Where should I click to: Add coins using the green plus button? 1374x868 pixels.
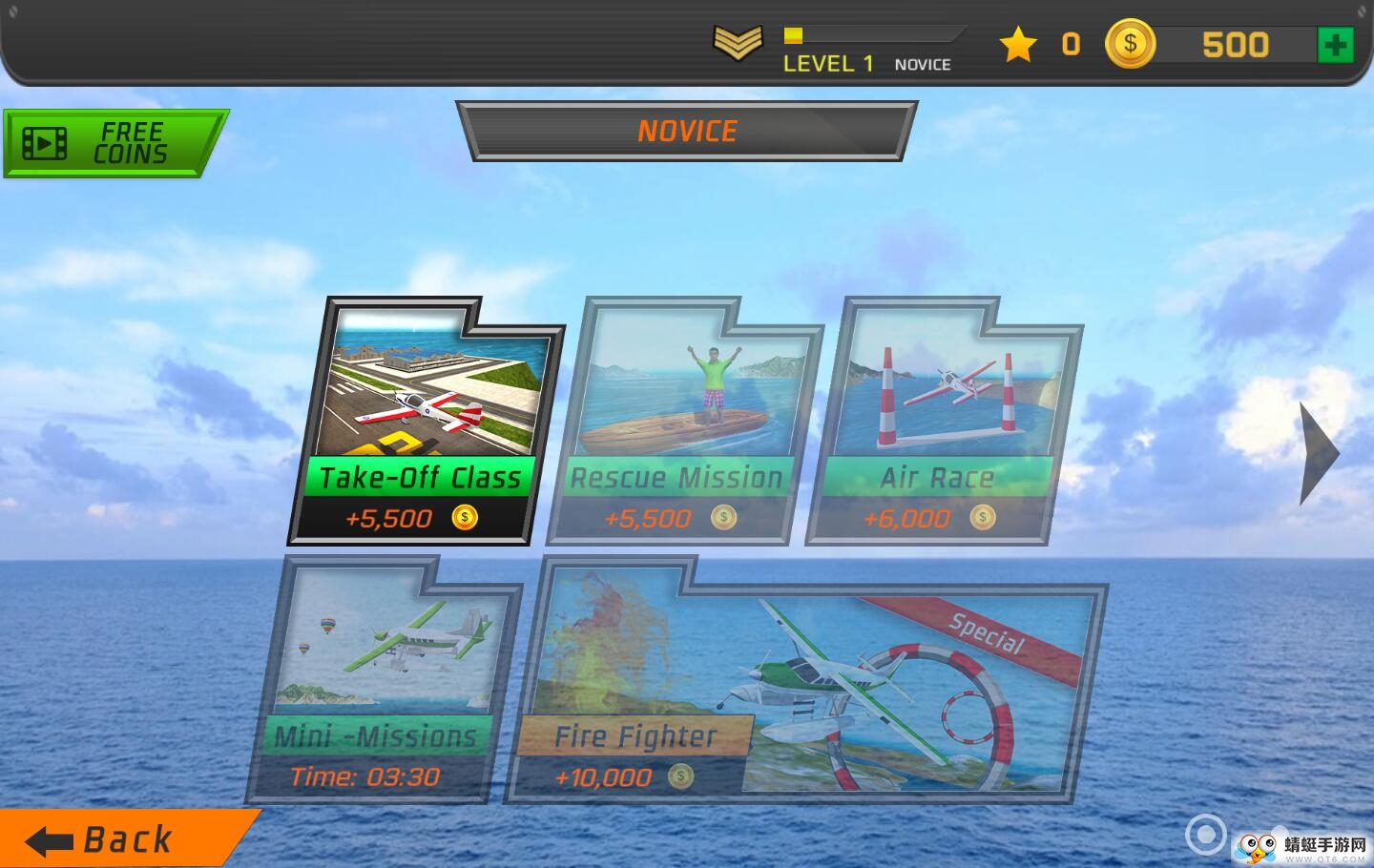pos(1335,45)
